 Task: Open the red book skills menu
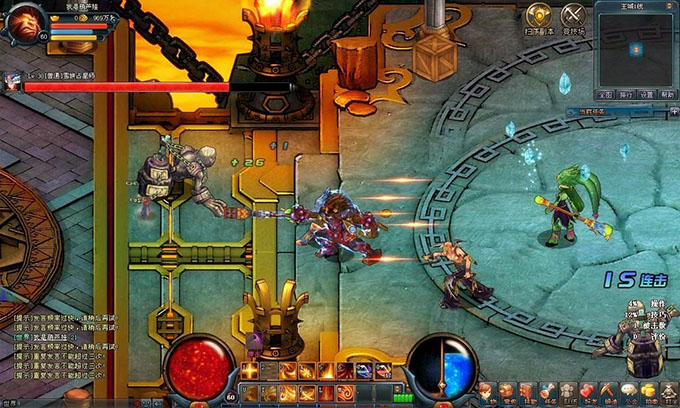[527, 392]
